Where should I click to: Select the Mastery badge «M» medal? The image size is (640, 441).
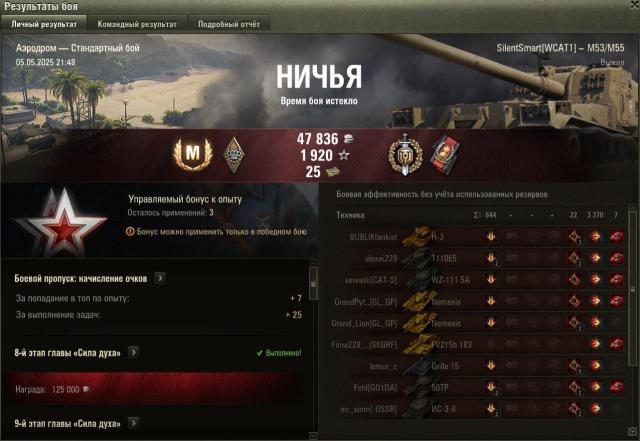click(189, 152)
